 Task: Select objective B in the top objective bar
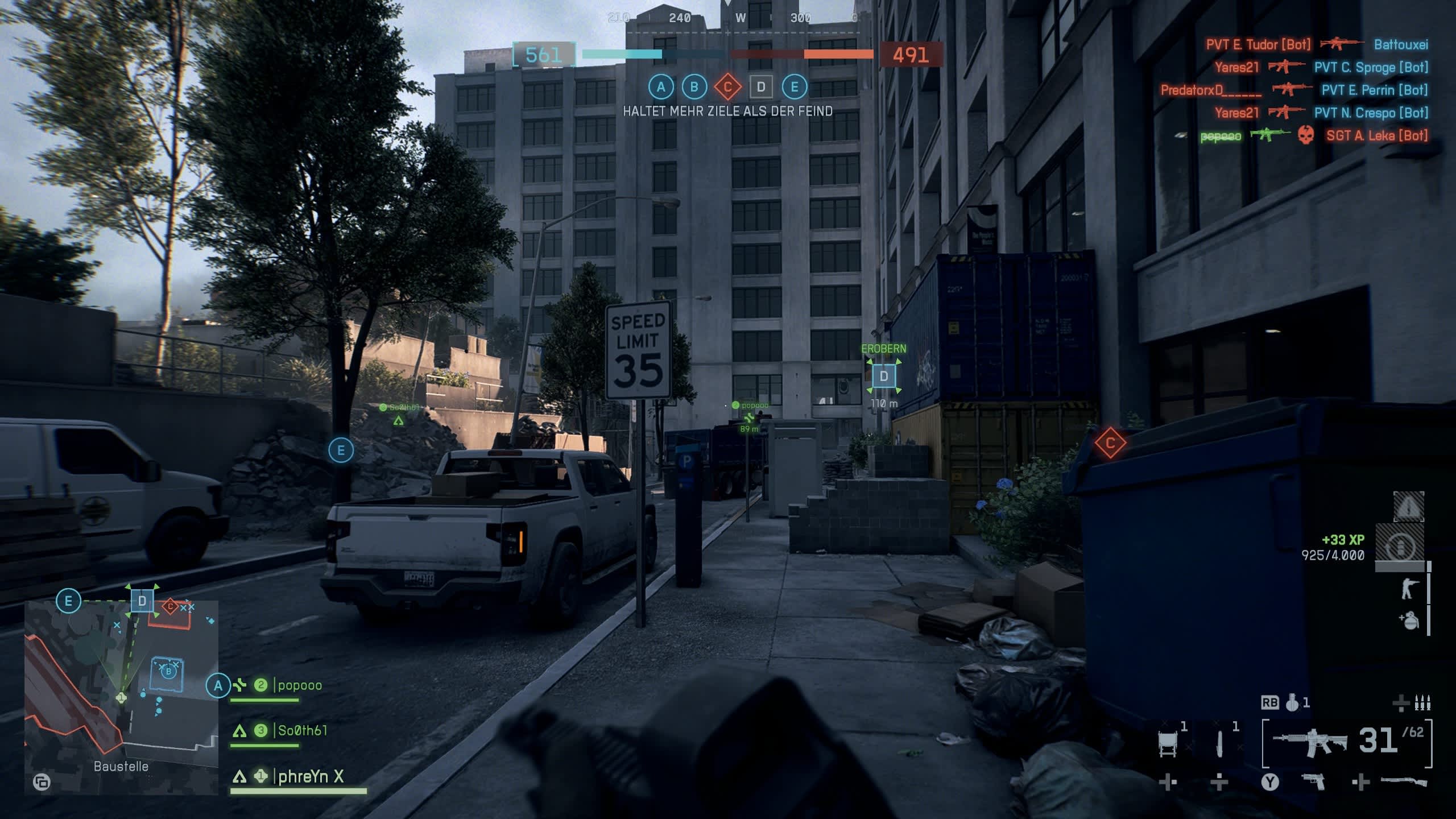coord(694,87)
